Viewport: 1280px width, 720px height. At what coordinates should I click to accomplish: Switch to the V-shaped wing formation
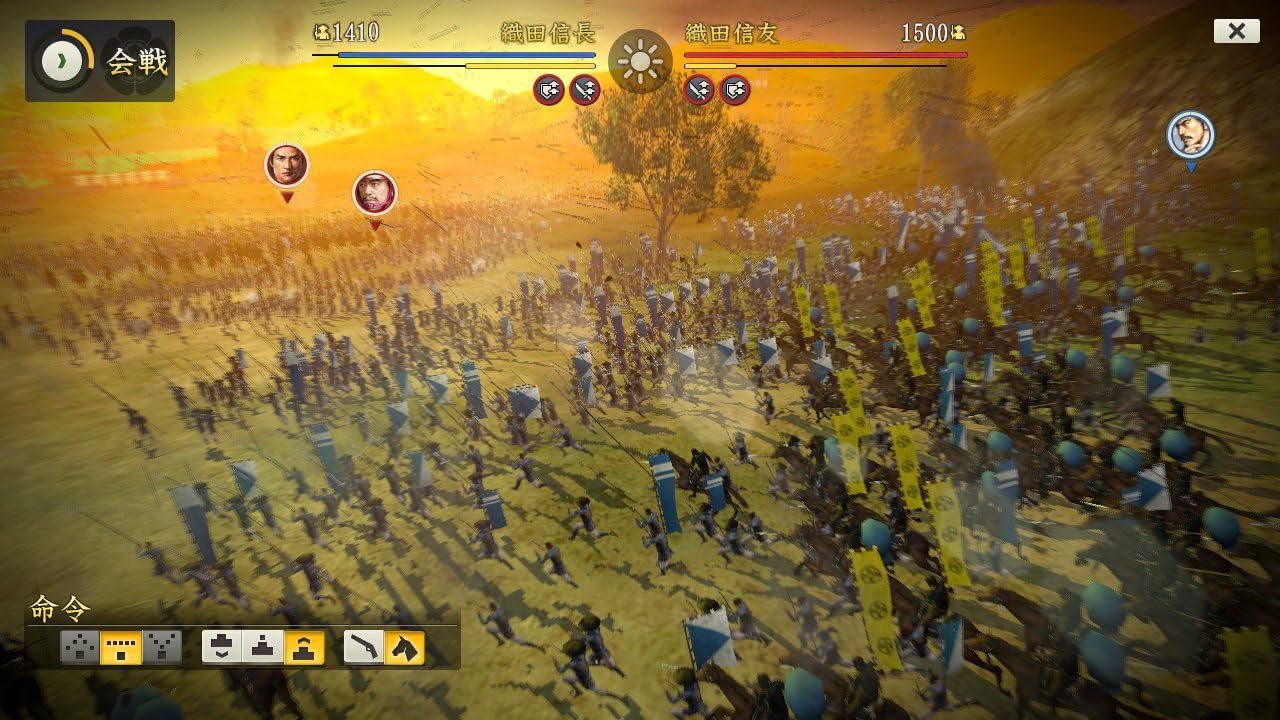coord(162,647)
